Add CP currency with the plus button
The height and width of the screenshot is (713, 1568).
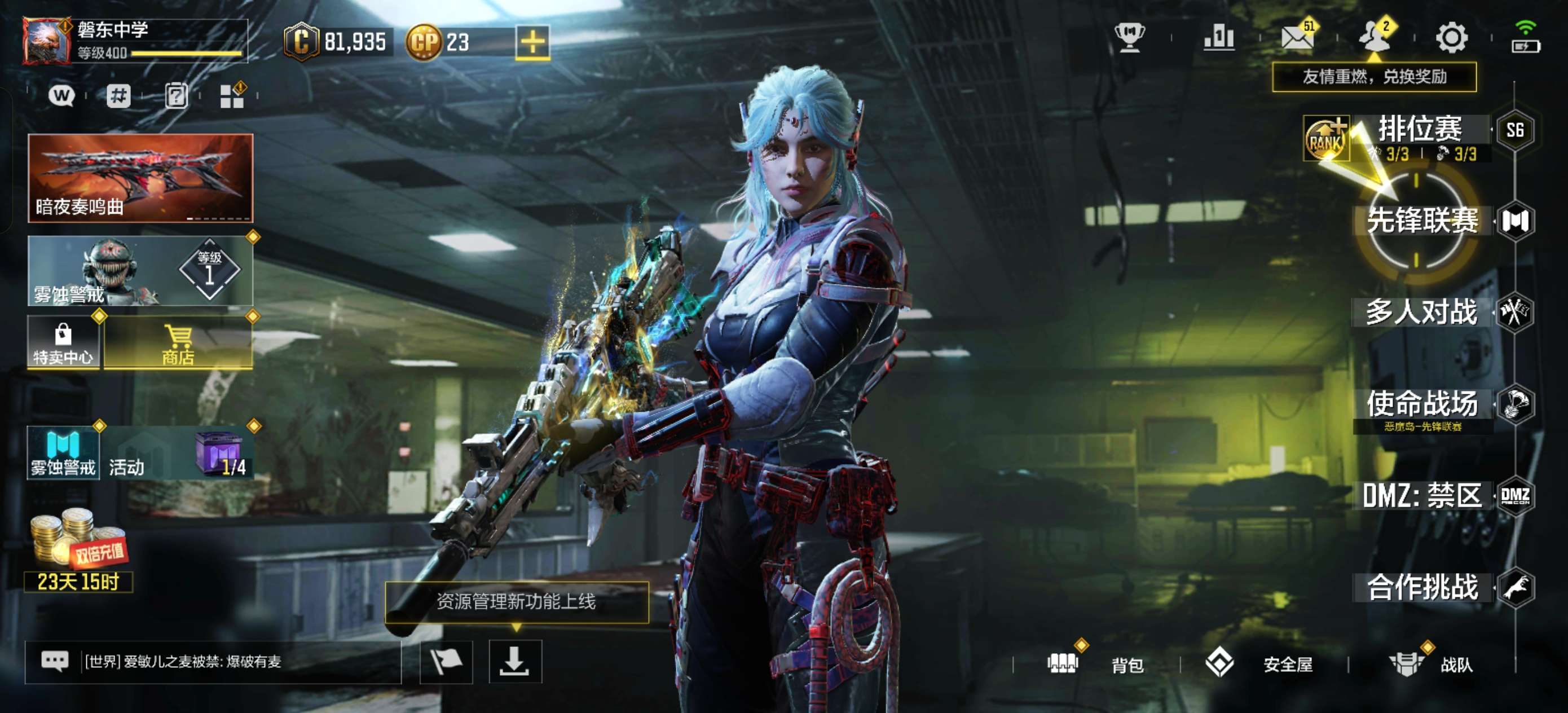point(532,42)
